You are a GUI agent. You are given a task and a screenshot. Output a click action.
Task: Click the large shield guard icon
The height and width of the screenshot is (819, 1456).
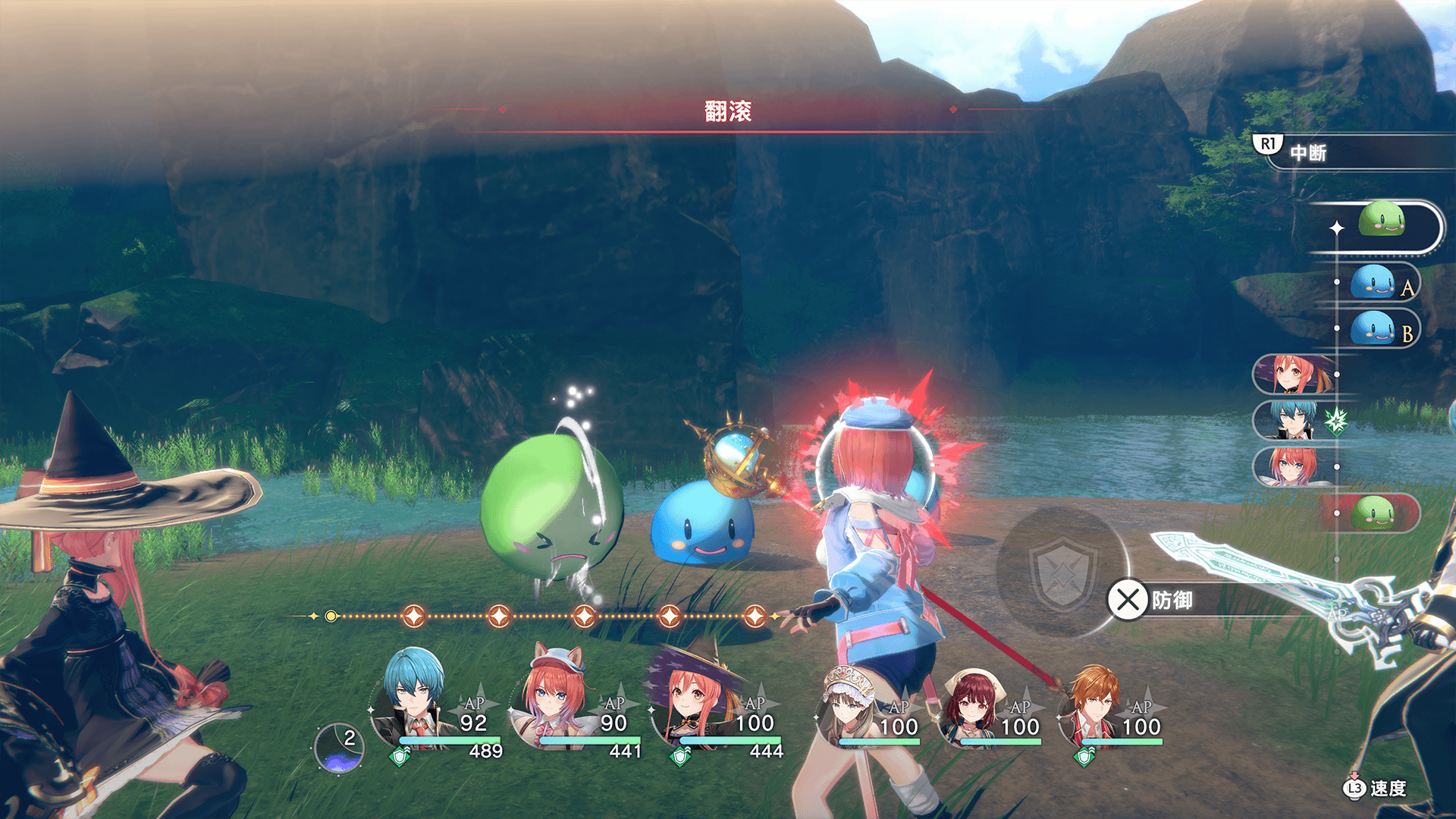point(1062,572)
